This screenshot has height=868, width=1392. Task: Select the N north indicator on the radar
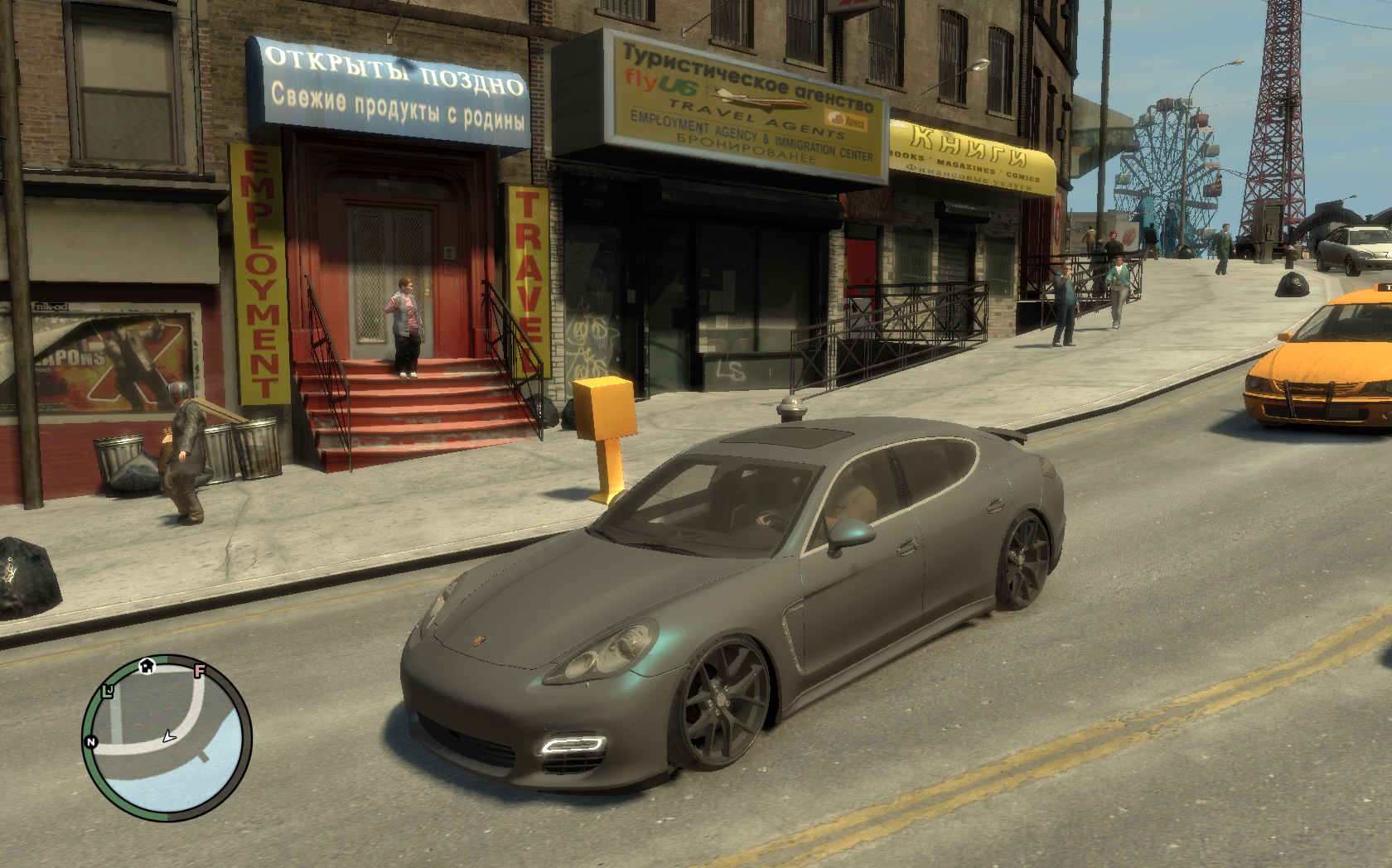tap(91, 741)
